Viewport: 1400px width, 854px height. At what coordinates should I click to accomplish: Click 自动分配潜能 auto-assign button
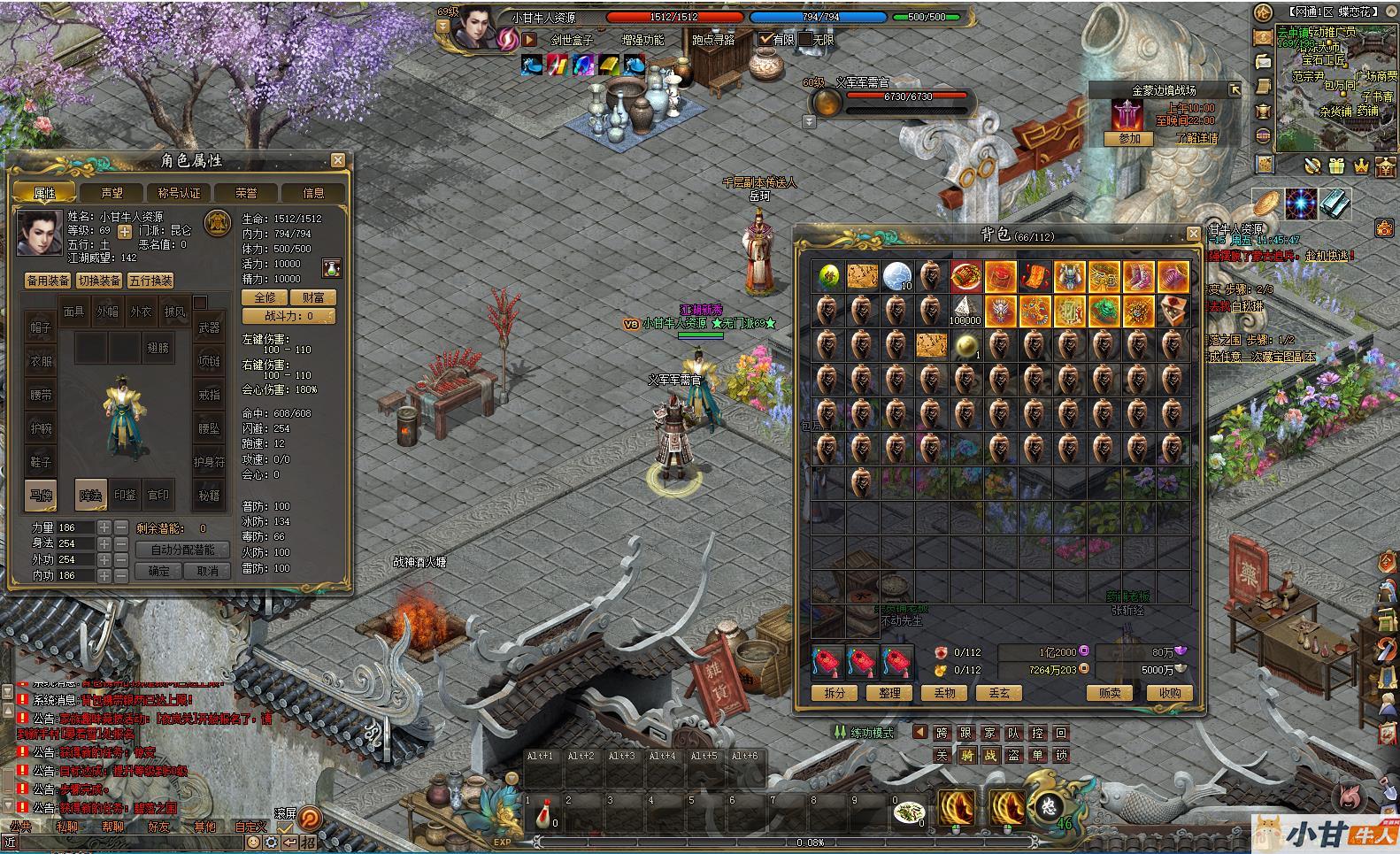point(183,550)
